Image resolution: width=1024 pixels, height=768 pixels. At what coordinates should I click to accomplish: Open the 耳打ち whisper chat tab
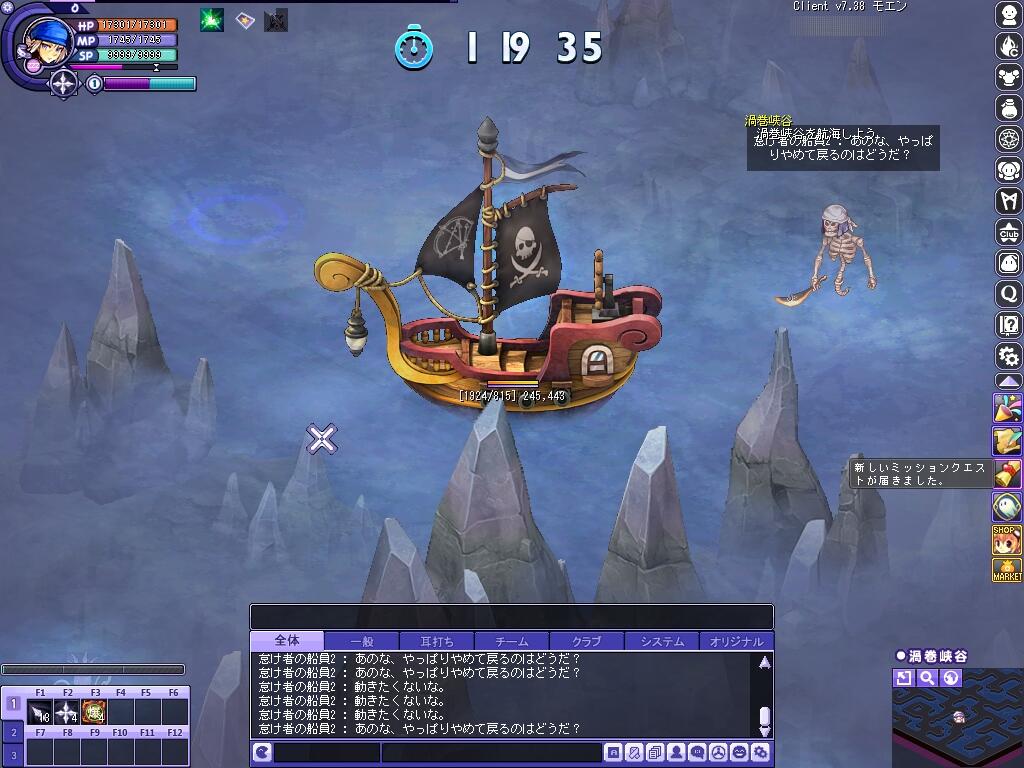[436, 641]
